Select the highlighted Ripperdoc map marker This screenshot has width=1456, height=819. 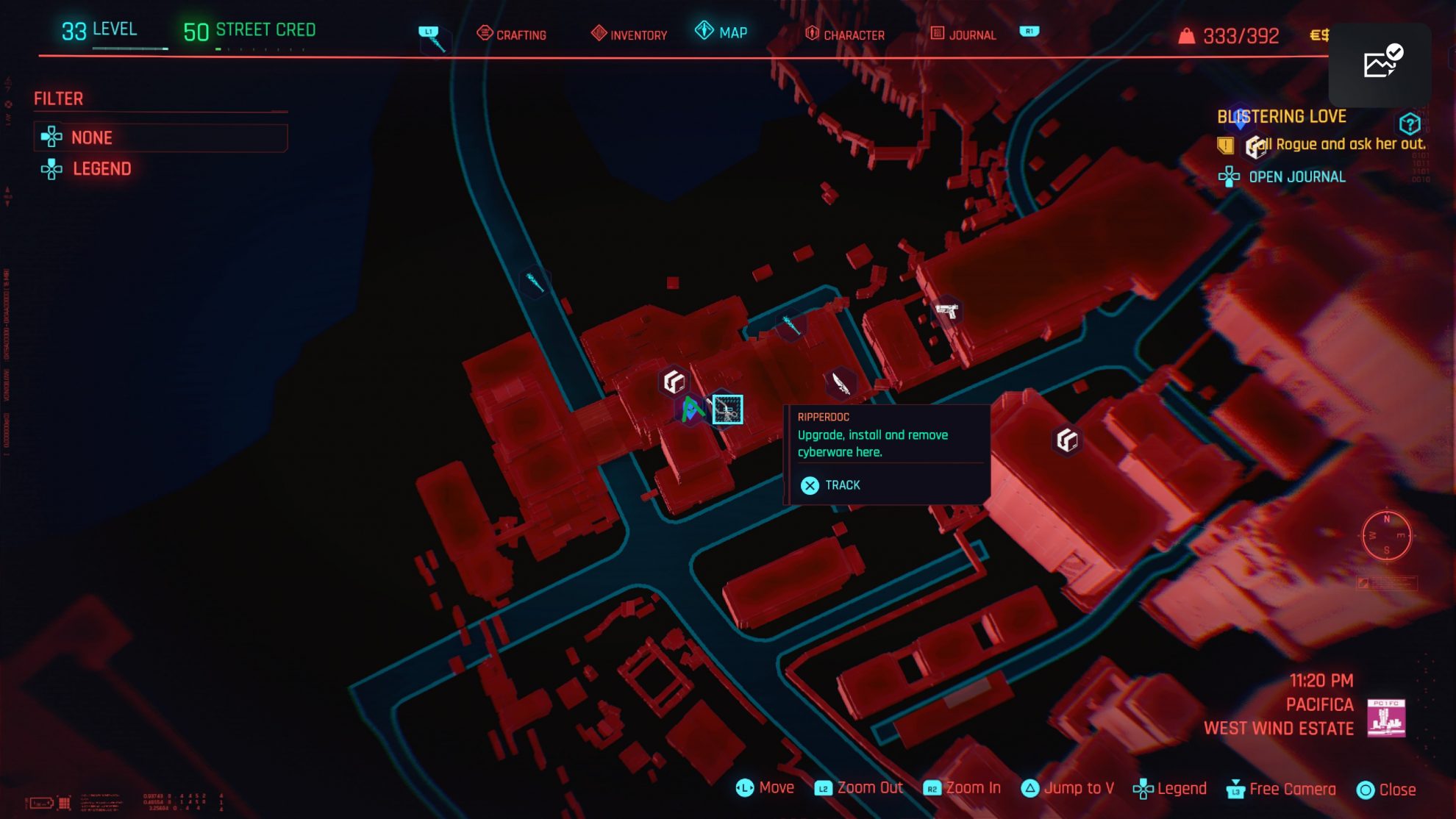click(727, 409)
